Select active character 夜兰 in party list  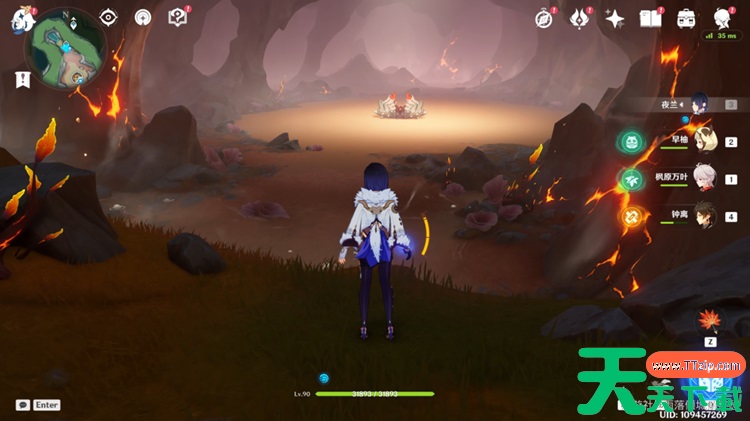pos(698,103)
